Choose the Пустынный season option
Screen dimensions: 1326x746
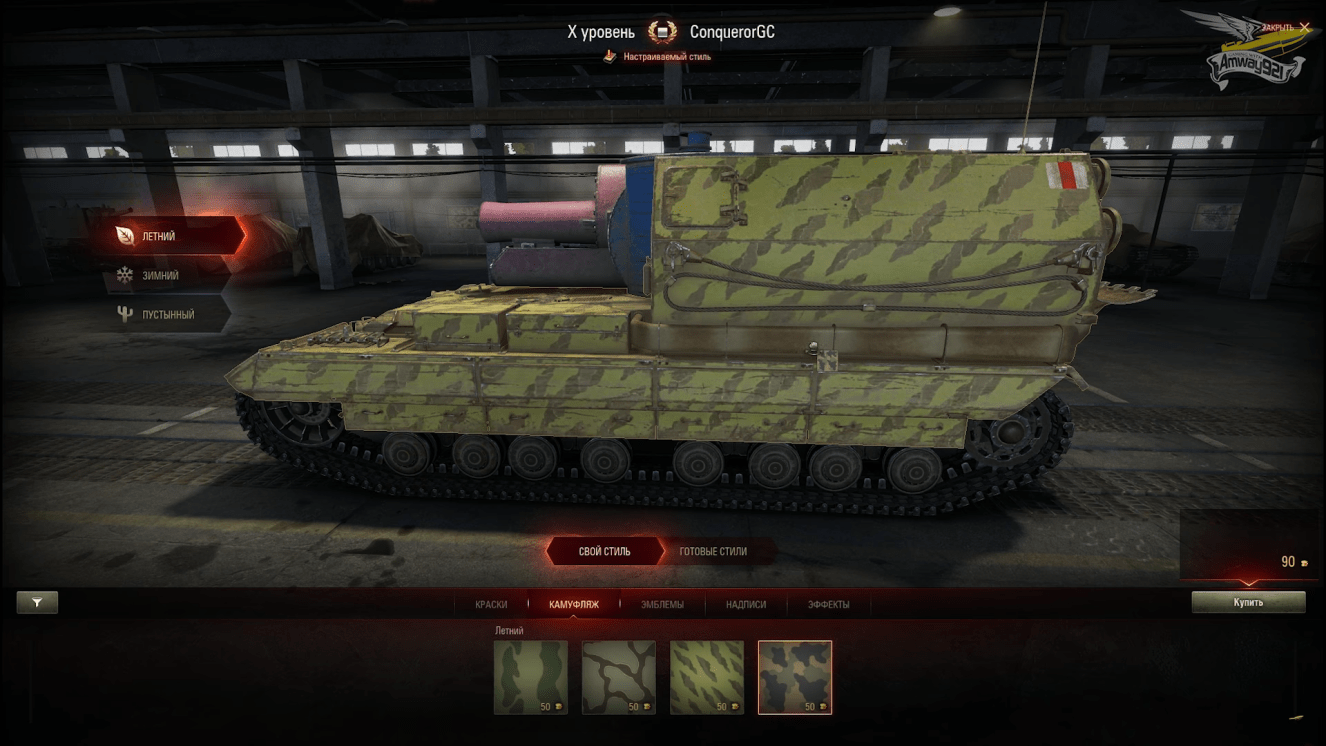pos(165,314)
